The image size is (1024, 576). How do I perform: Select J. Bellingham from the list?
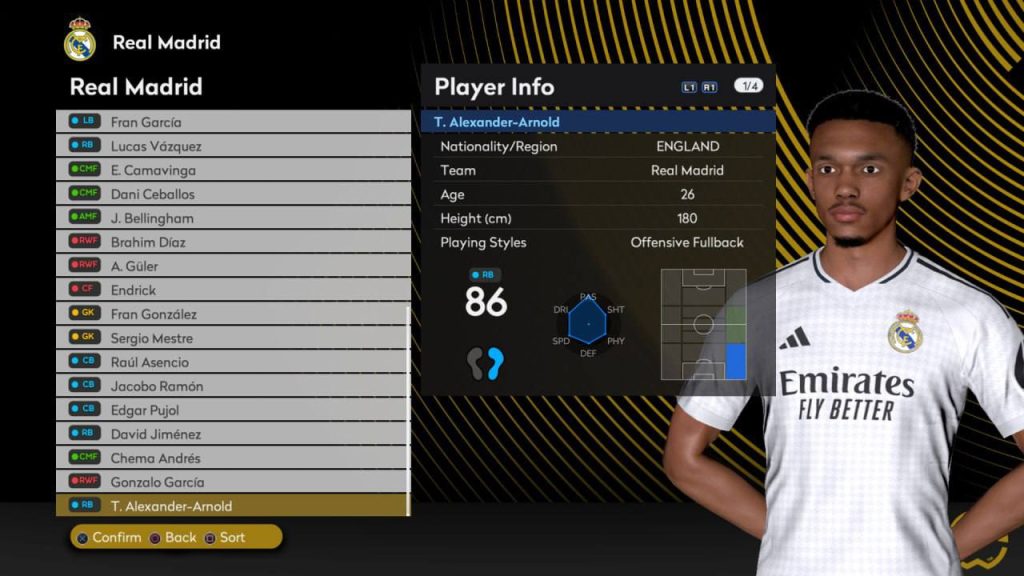click(233, 218)
